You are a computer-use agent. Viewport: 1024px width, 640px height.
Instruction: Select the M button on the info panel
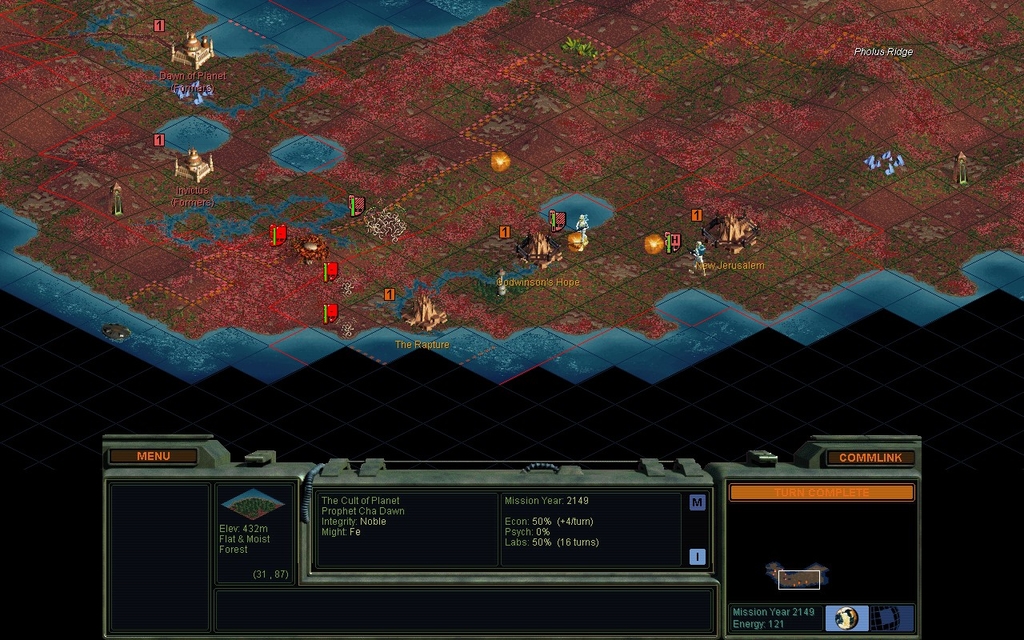click(x=697, y=503)
